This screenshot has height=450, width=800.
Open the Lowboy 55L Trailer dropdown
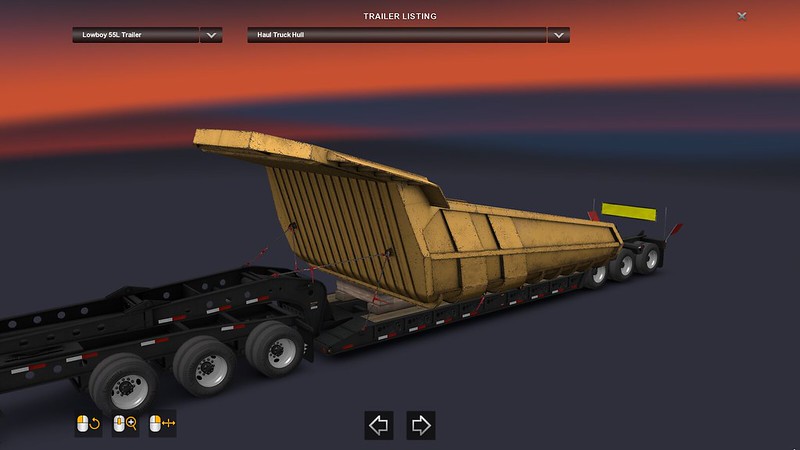coord(210,35)
